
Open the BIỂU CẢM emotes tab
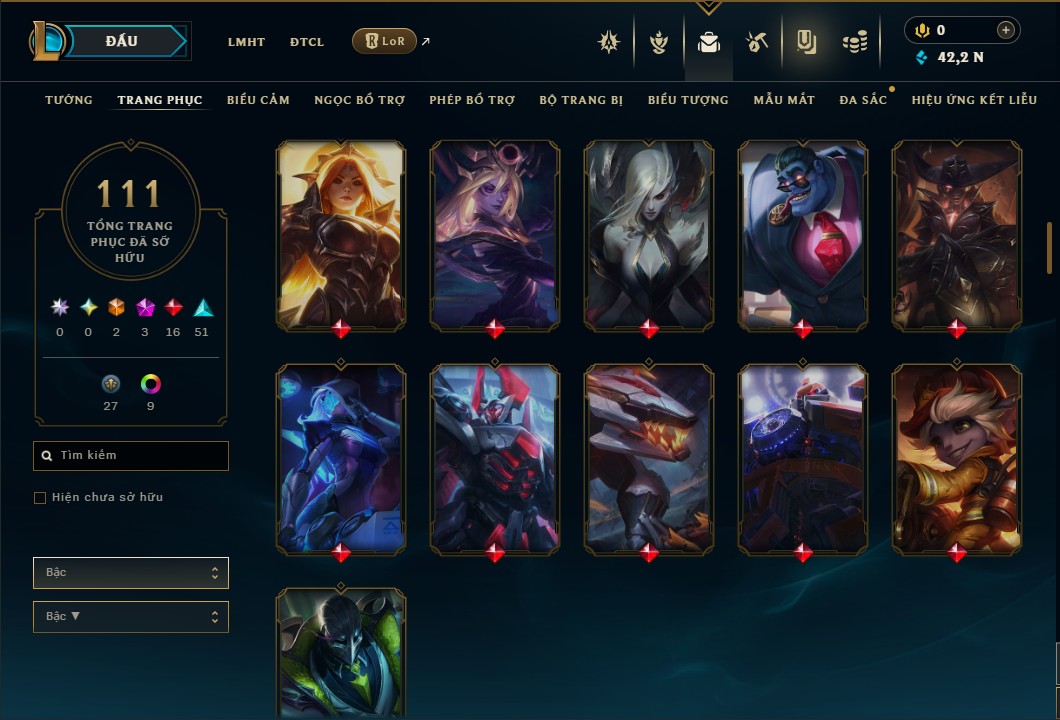point(258,100)
